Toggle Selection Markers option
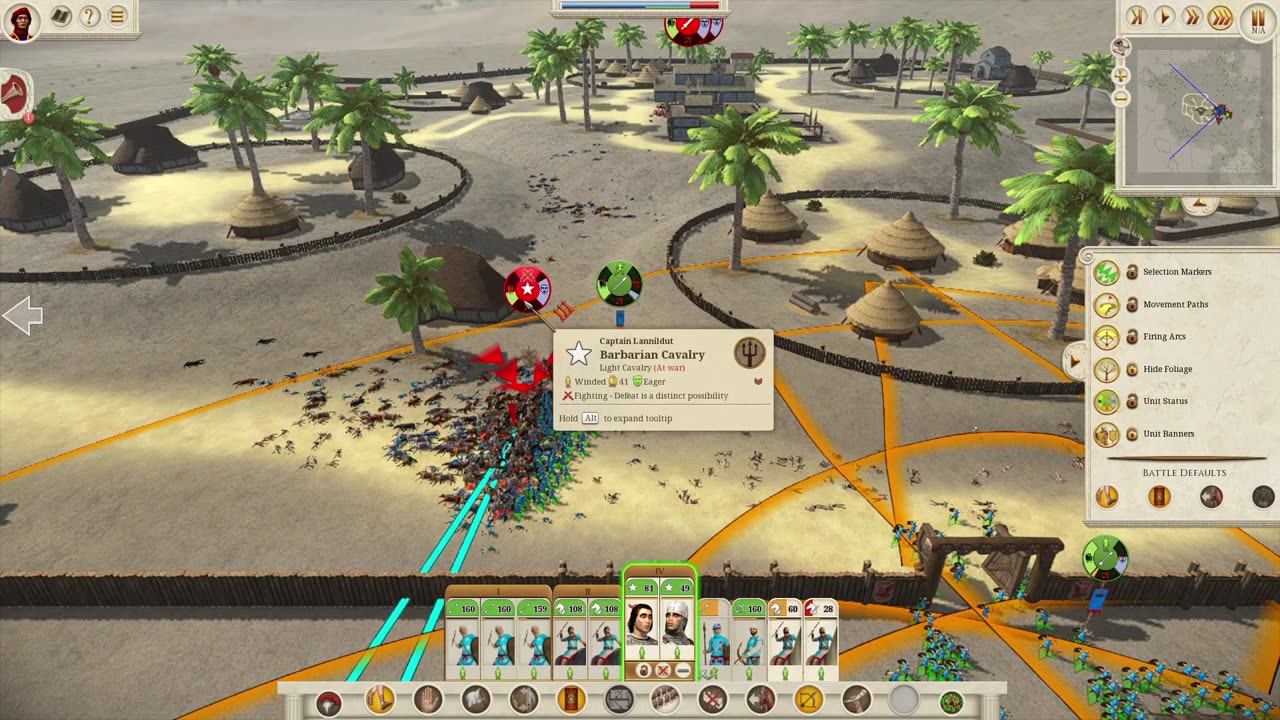The width and height of the screenshot is (1280, 720). coord(1106,272)
